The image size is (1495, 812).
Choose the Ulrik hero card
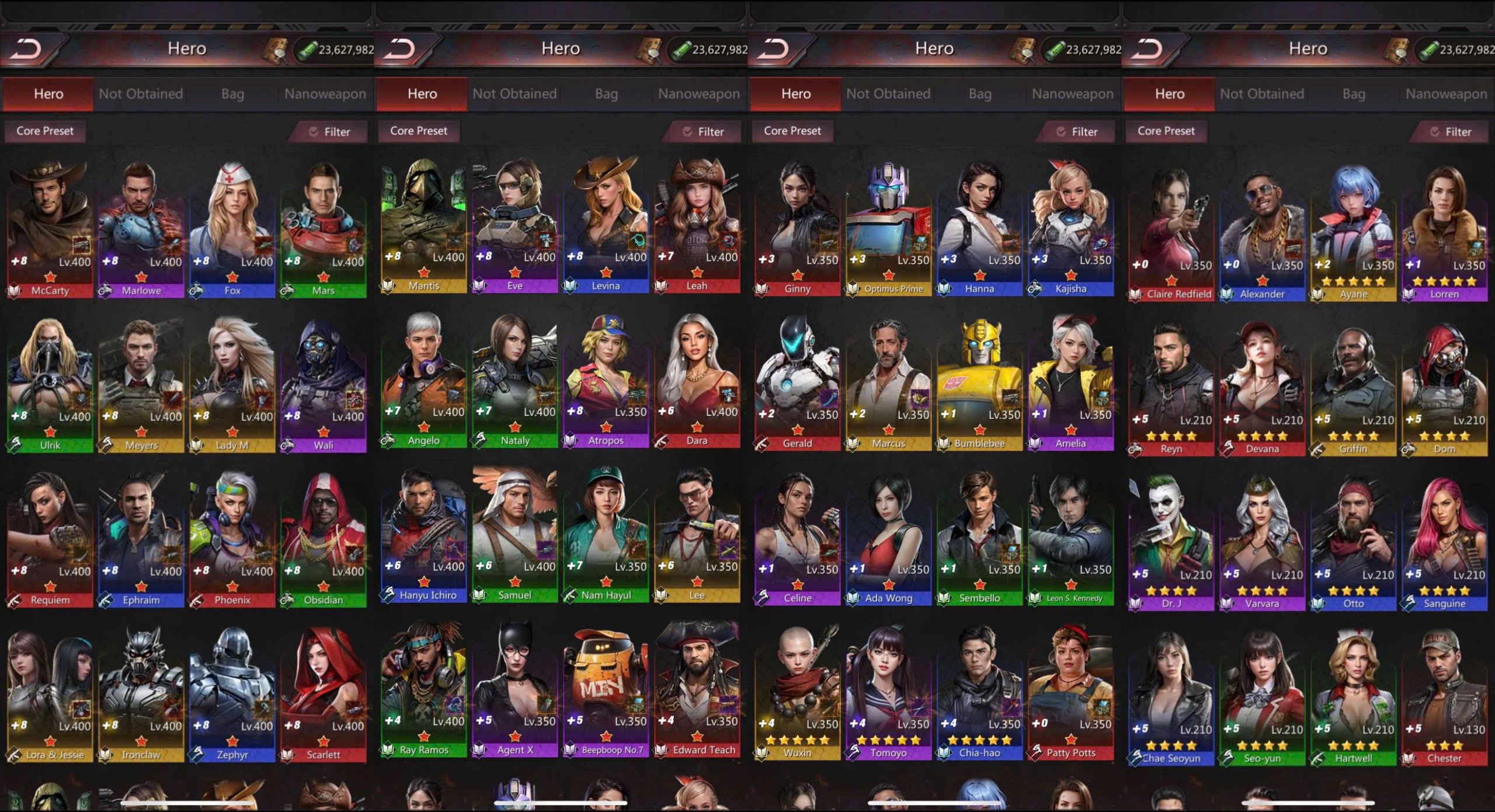(50, 382)
